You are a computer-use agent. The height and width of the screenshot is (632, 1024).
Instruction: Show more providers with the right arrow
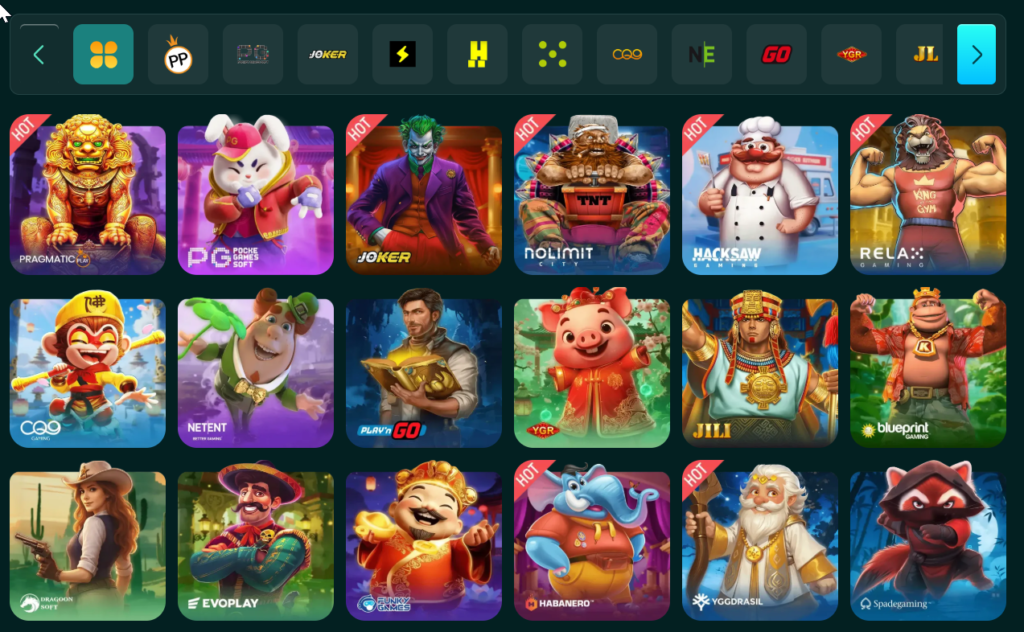(x=976, y=54)
